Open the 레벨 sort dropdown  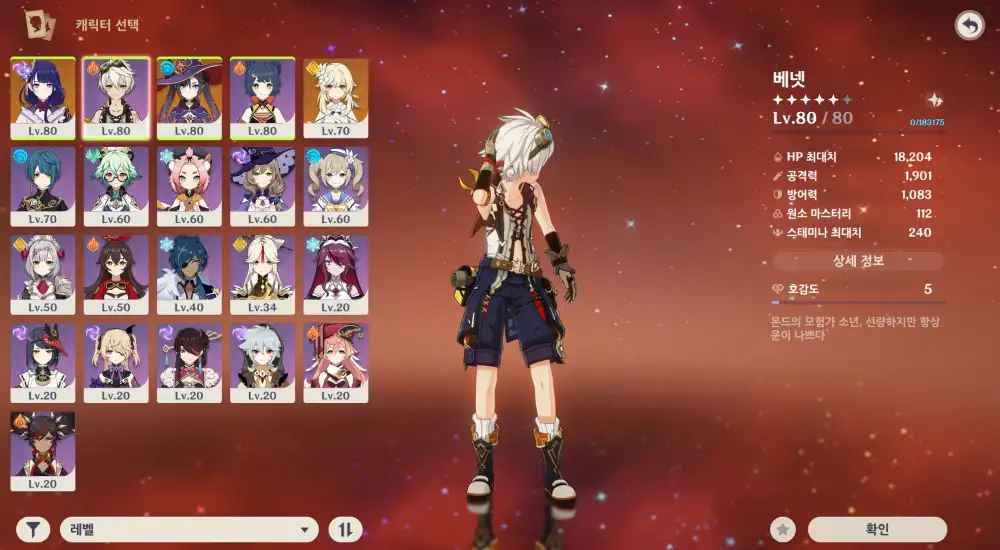(189, 530)
